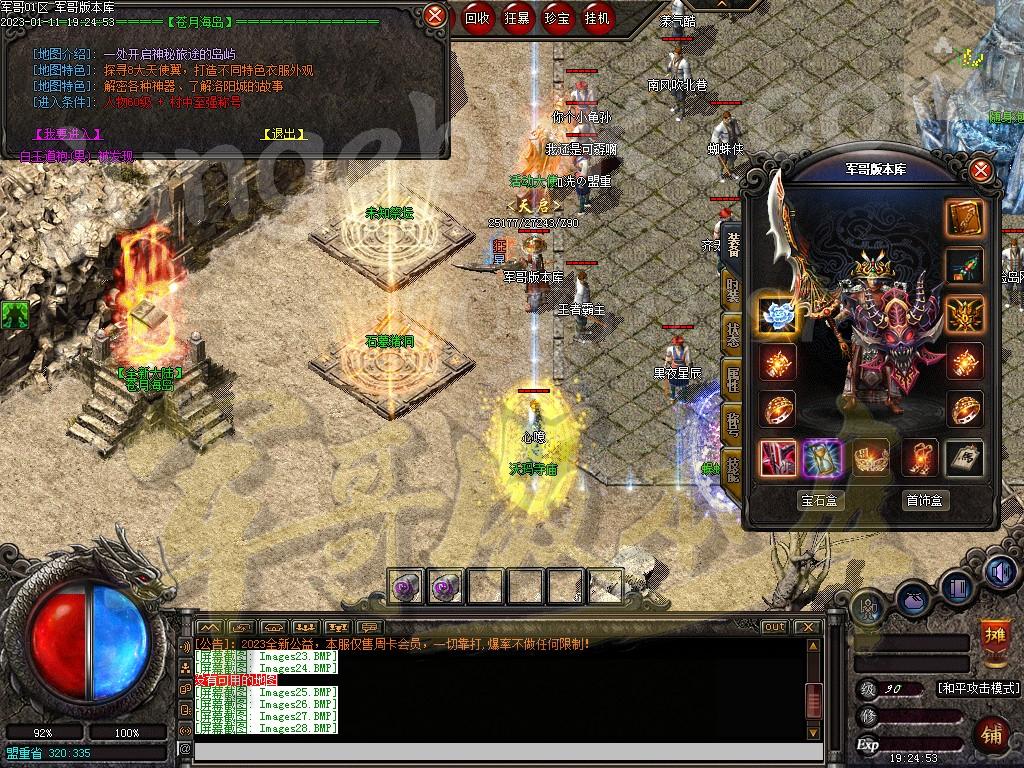Open the 宝石盒 gem box
The height and width of the screenshot is (768, 1024).
820,500
